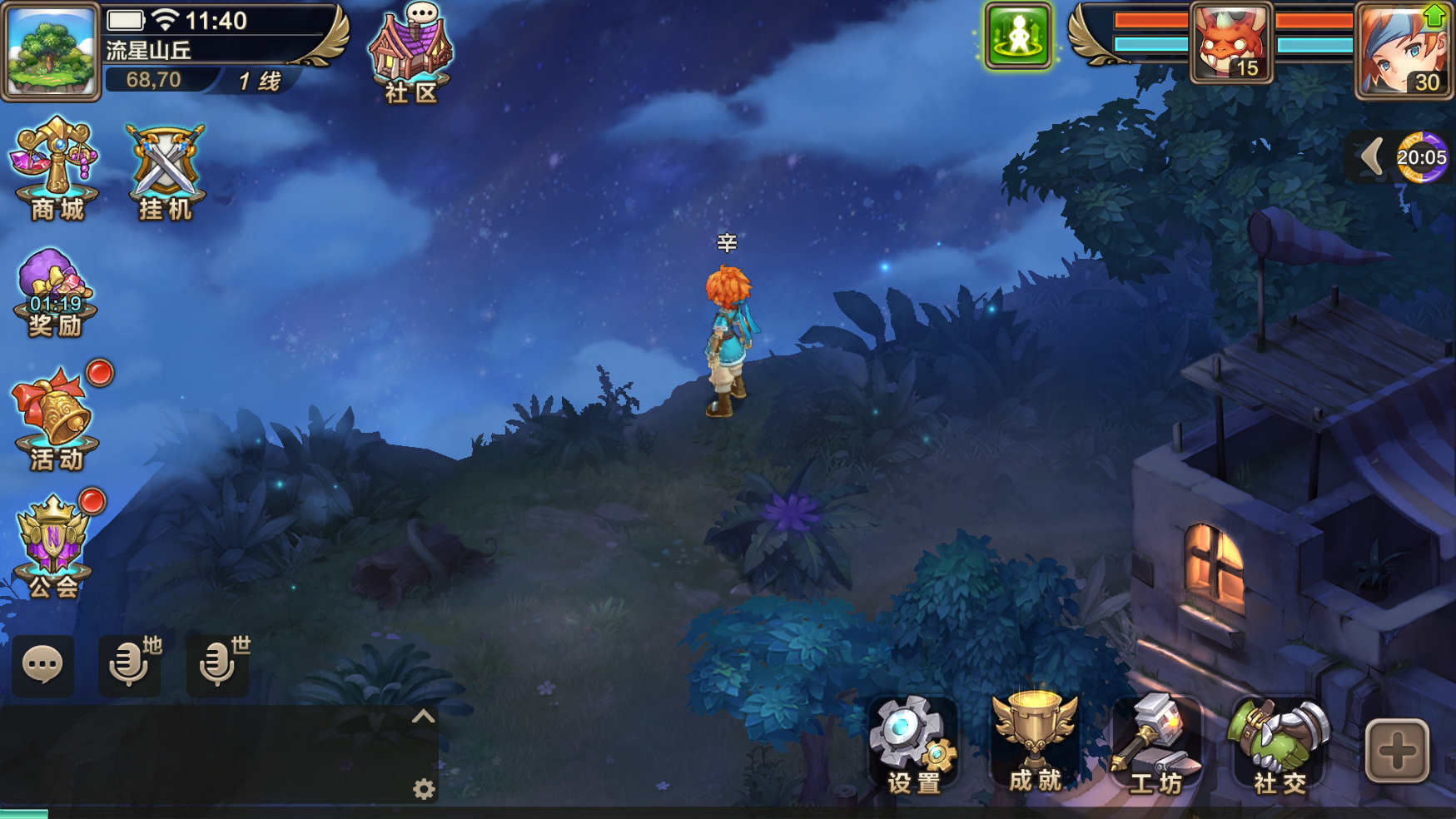Open the 活动 events bell

tap(57, 419)
